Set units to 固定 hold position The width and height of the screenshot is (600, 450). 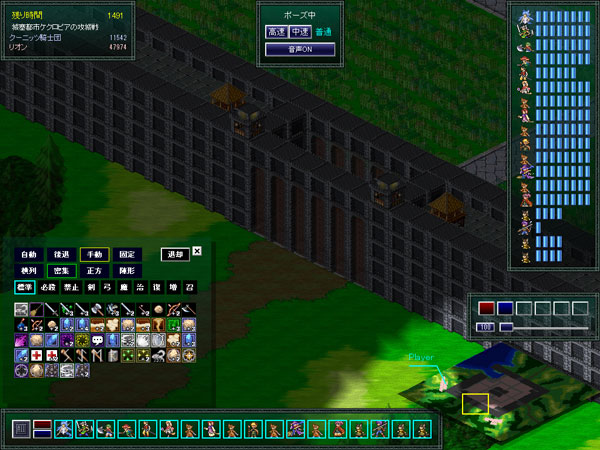tap(126, 254)
